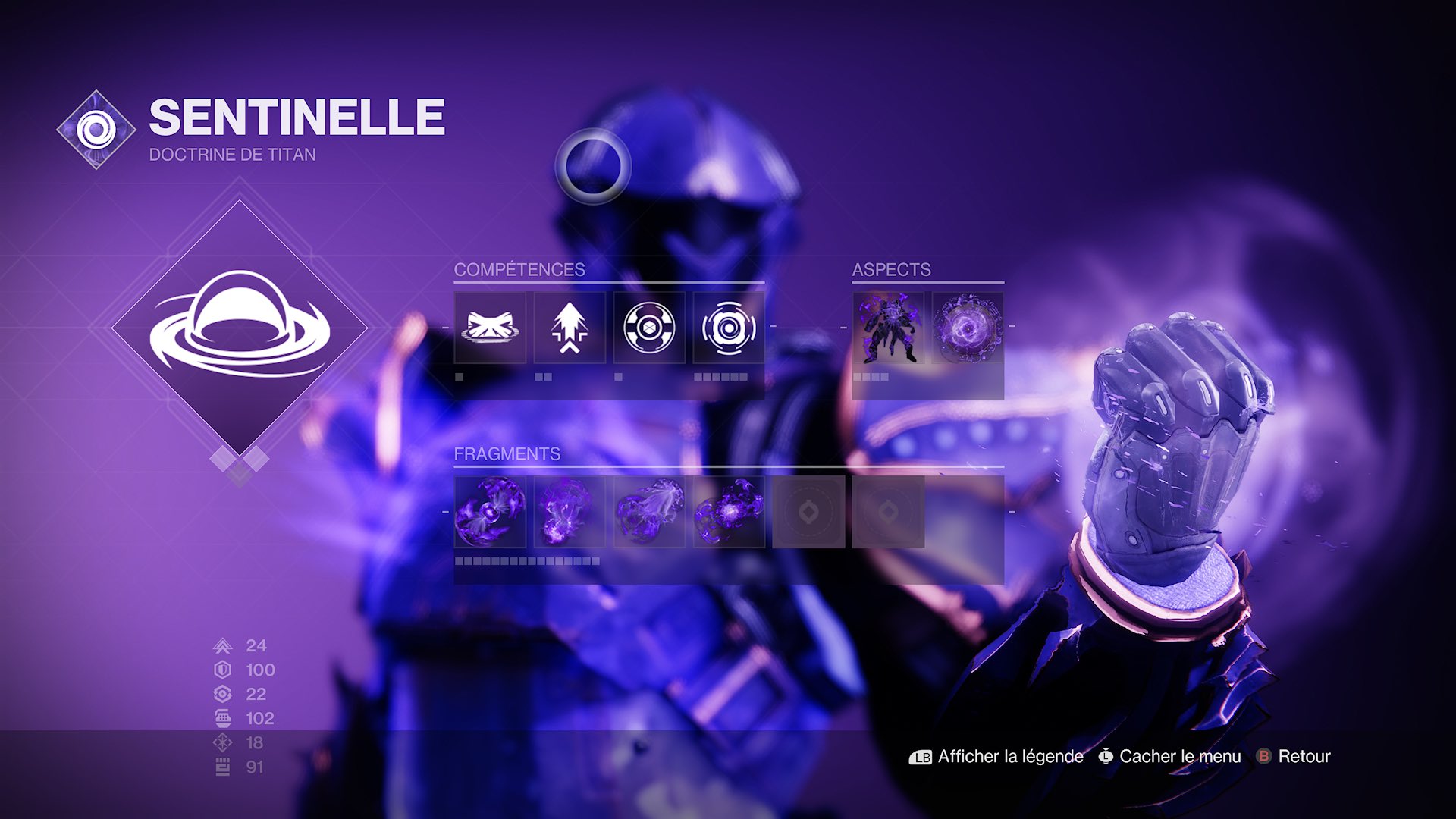This screenshot has width=1456, height=819.
Task: Open the barricade class ability slot
Action: point(490,328)
